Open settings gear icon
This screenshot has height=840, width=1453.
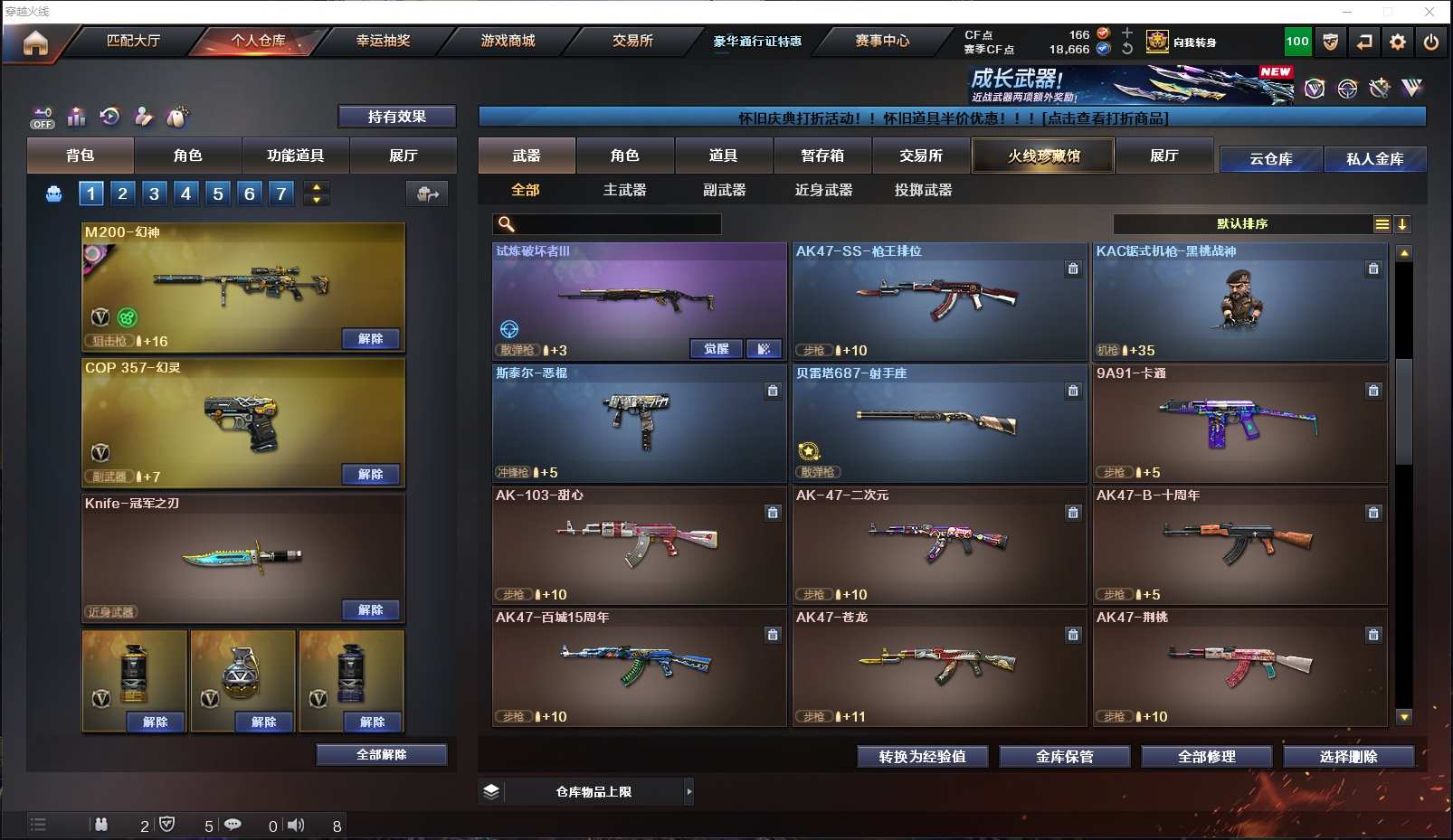[1398, 42]
